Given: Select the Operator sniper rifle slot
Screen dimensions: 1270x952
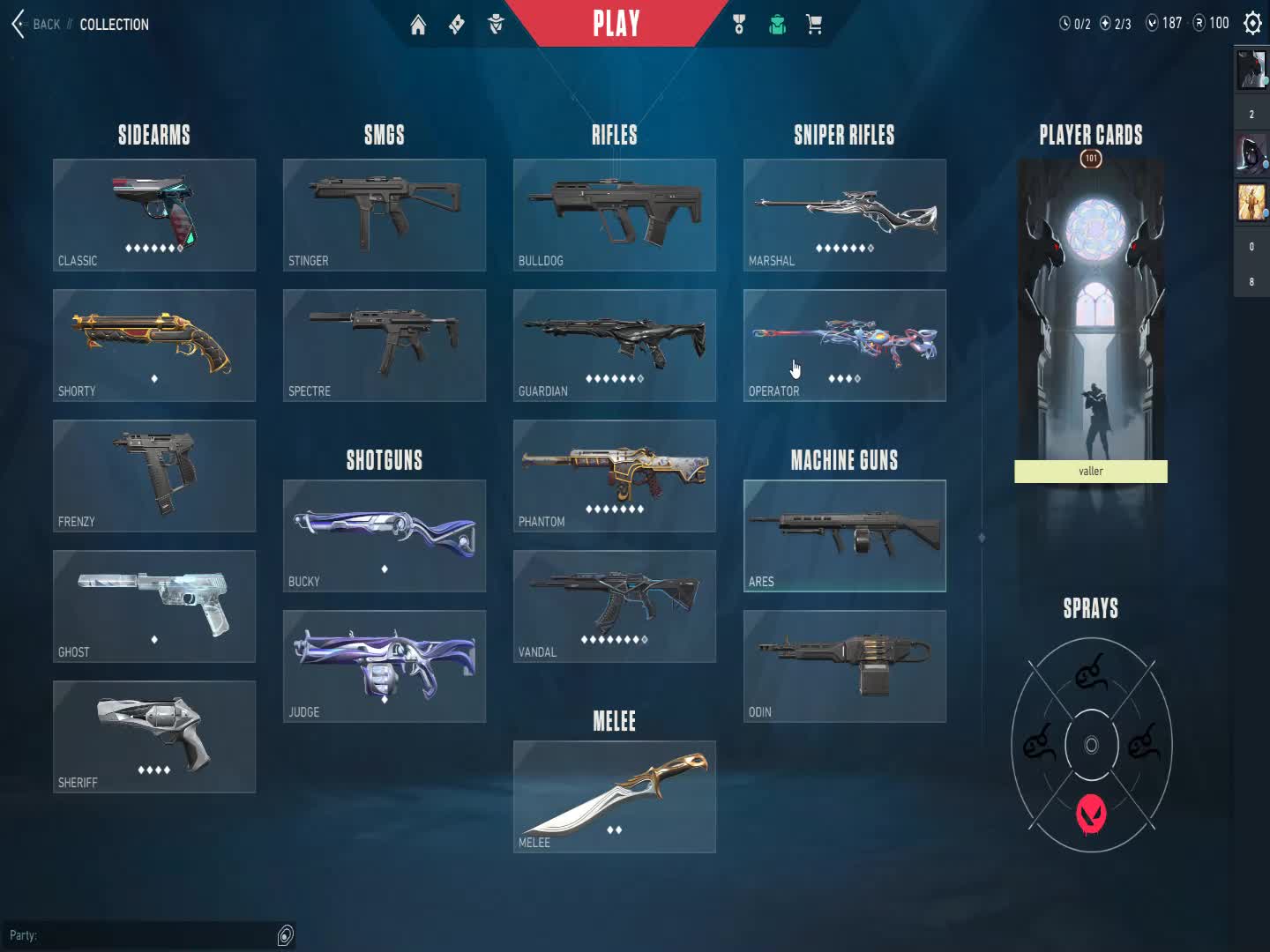Looking at the screenshot, I should coord(845,346).
